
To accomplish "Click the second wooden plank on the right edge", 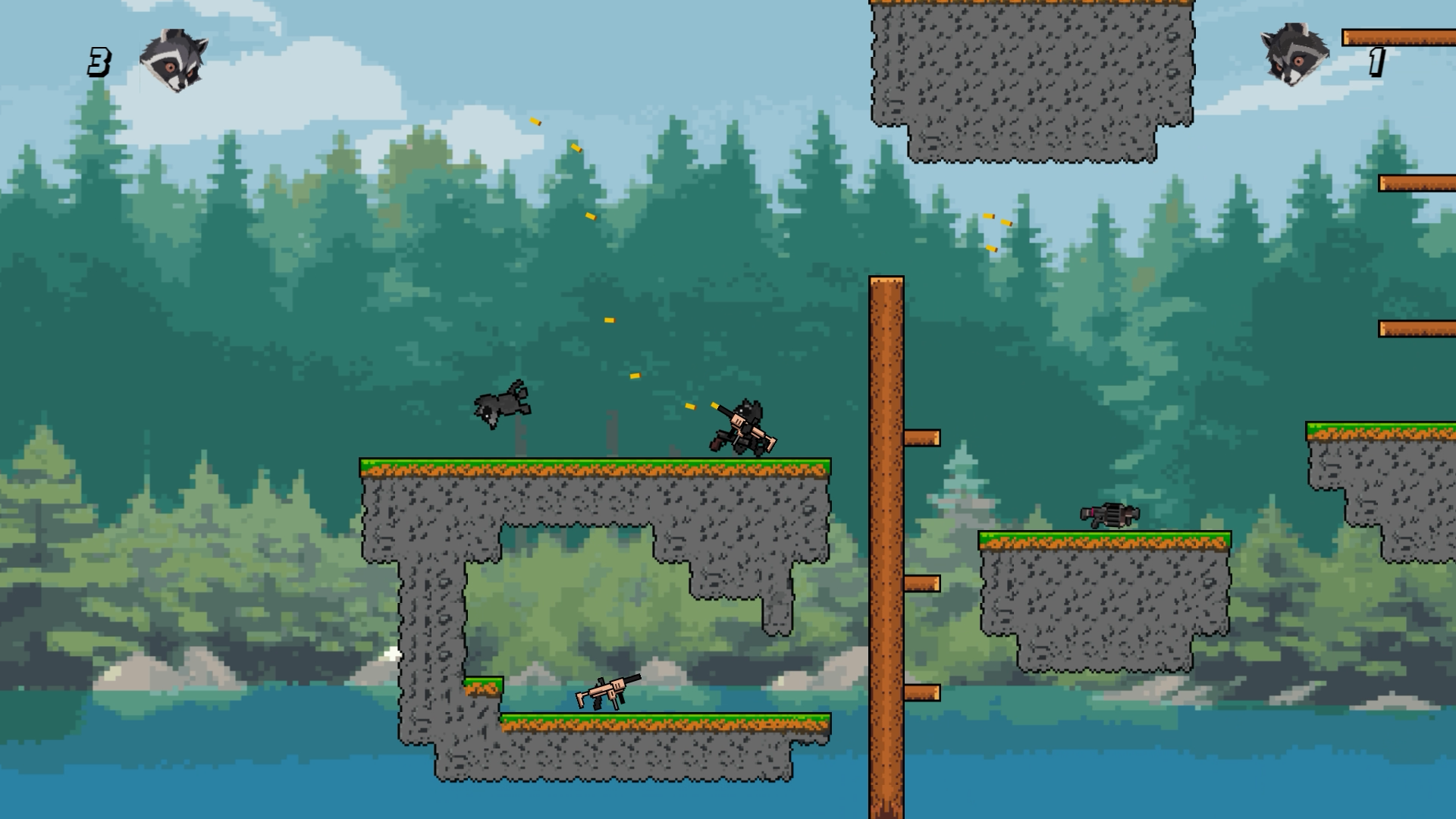I will [1418, 182].
